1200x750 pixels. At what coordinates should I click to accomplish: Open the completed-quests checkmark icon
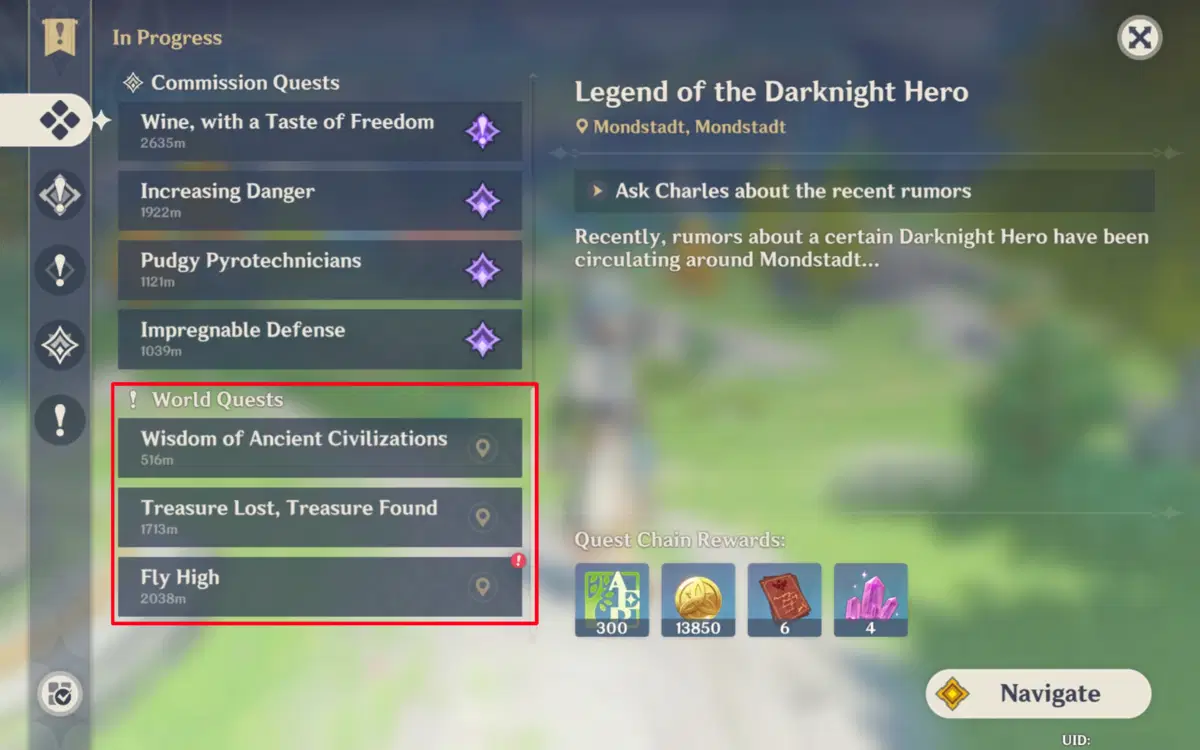(x=59, y=695)
